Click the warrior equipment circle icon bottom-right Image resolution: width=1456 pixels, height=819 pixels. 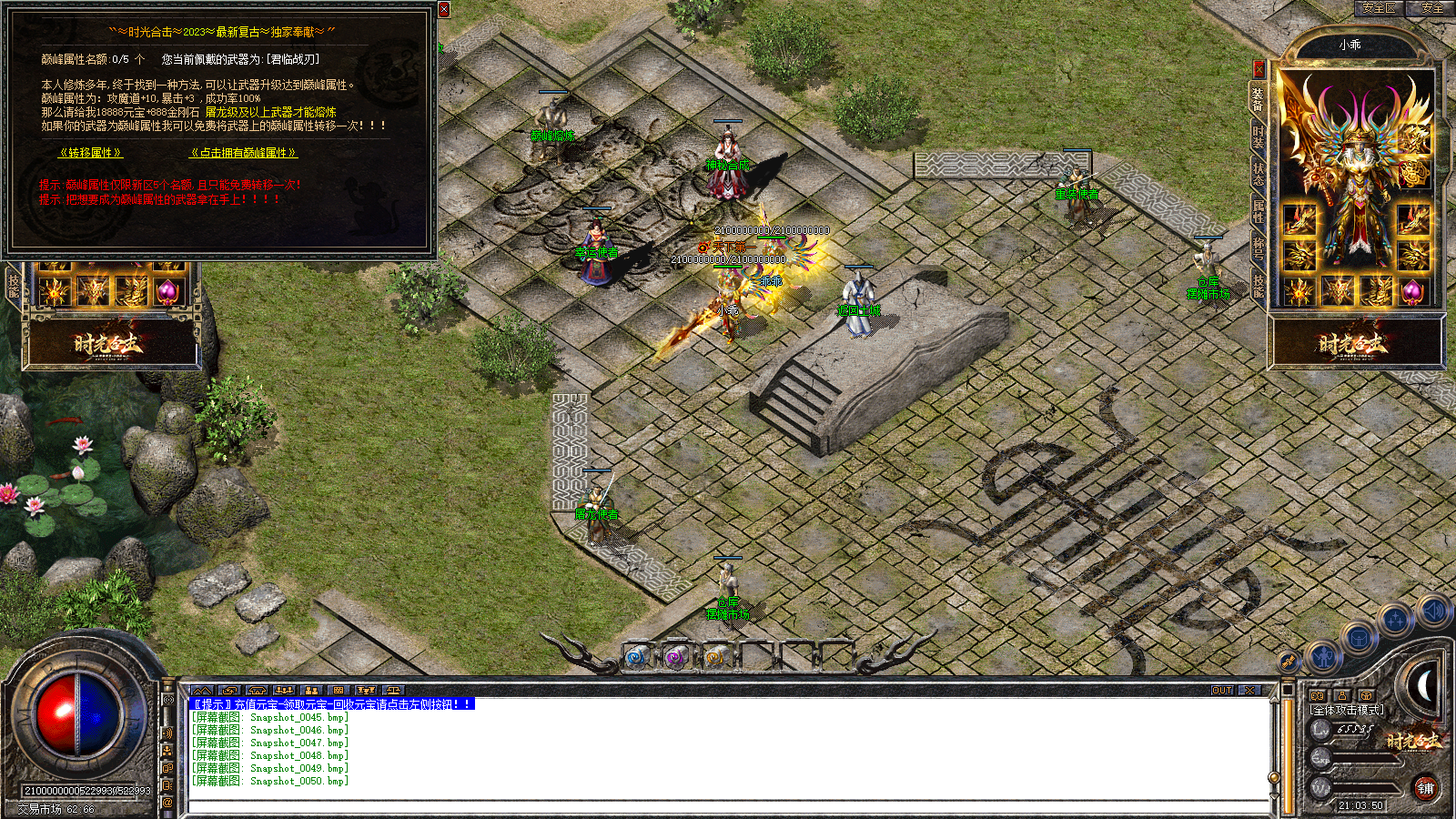pos(1323,656)
